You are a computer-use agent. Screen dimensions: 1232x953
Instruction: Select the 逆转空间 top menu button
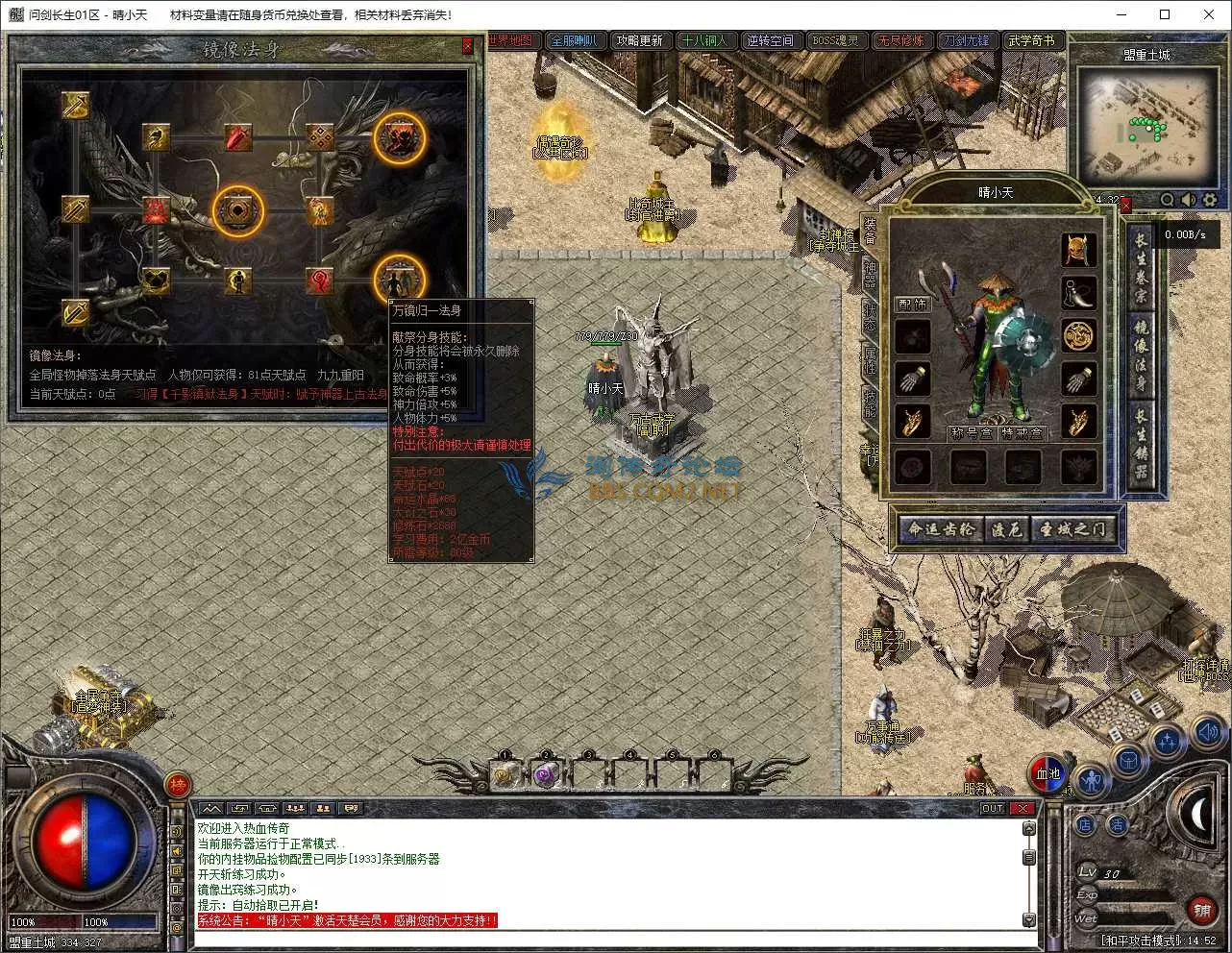[x=770, y=40]
